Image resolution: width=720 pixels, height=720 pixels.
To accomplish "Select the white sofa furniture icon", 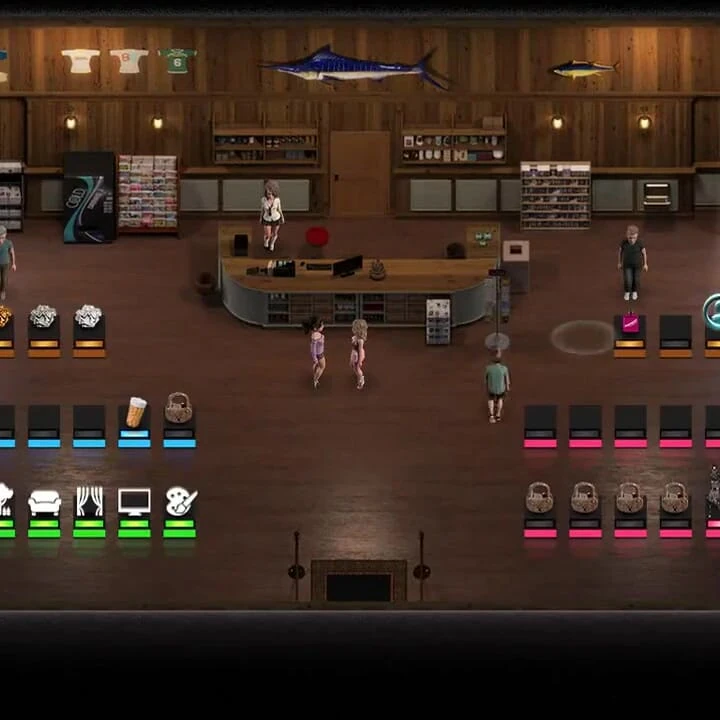I will tap(44, 502).
